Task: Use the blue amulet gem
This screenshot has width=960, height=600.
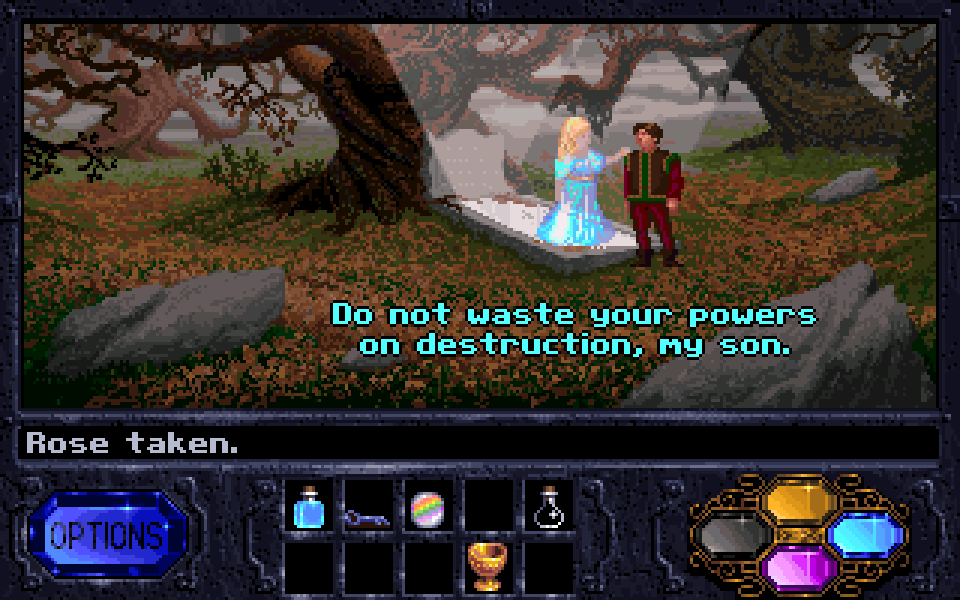Action: click(x=866, y=533)
